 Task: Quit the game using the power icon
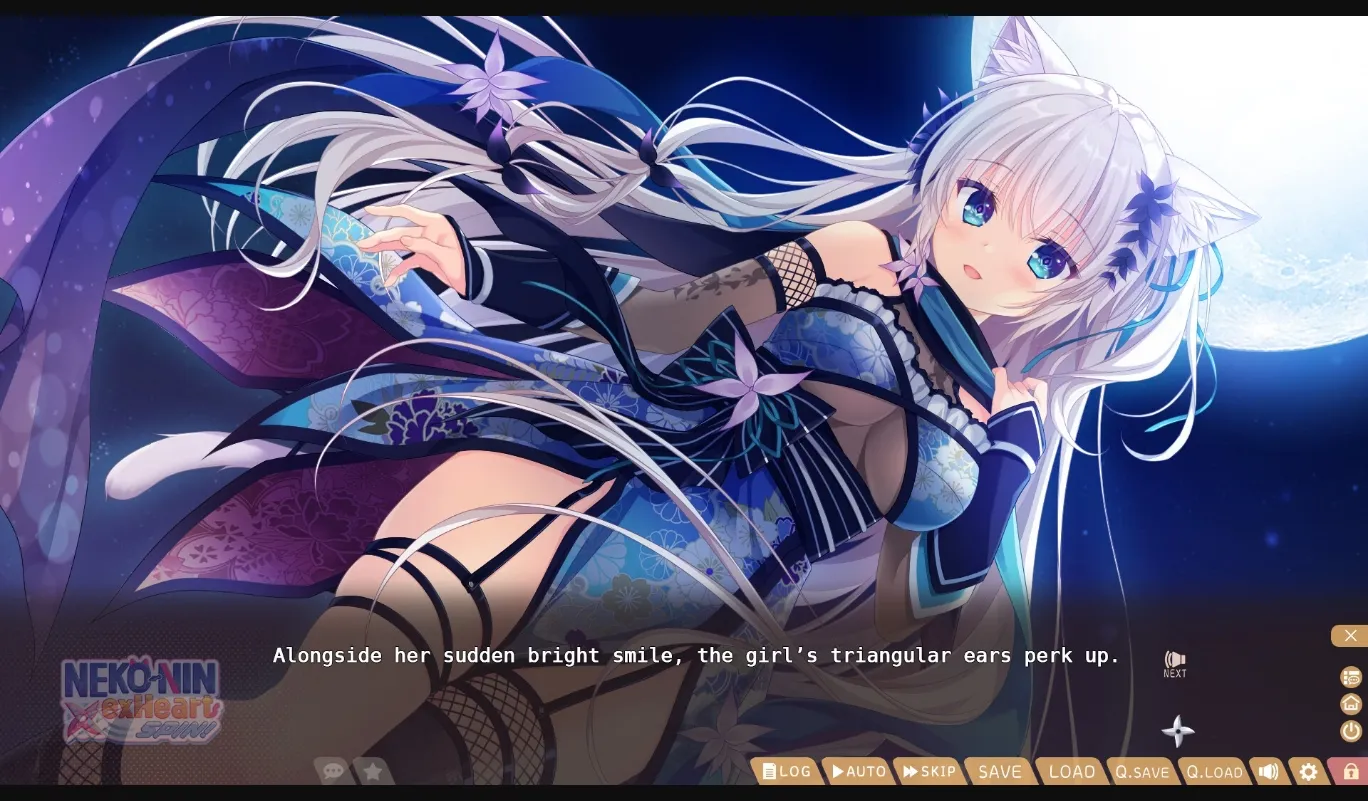point(1350,732)
